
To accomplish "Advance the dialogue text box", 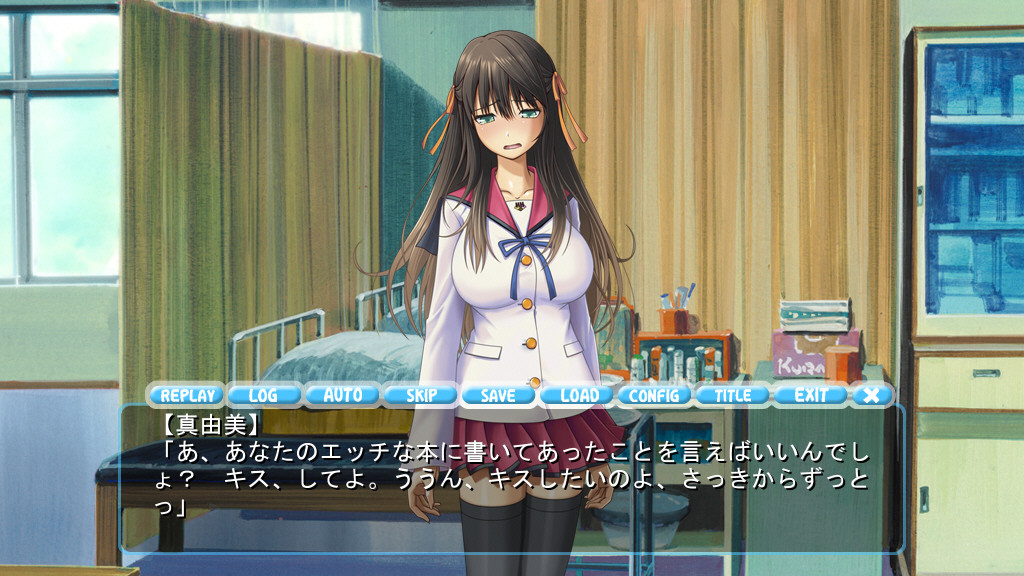I will [x=512, y=480].
